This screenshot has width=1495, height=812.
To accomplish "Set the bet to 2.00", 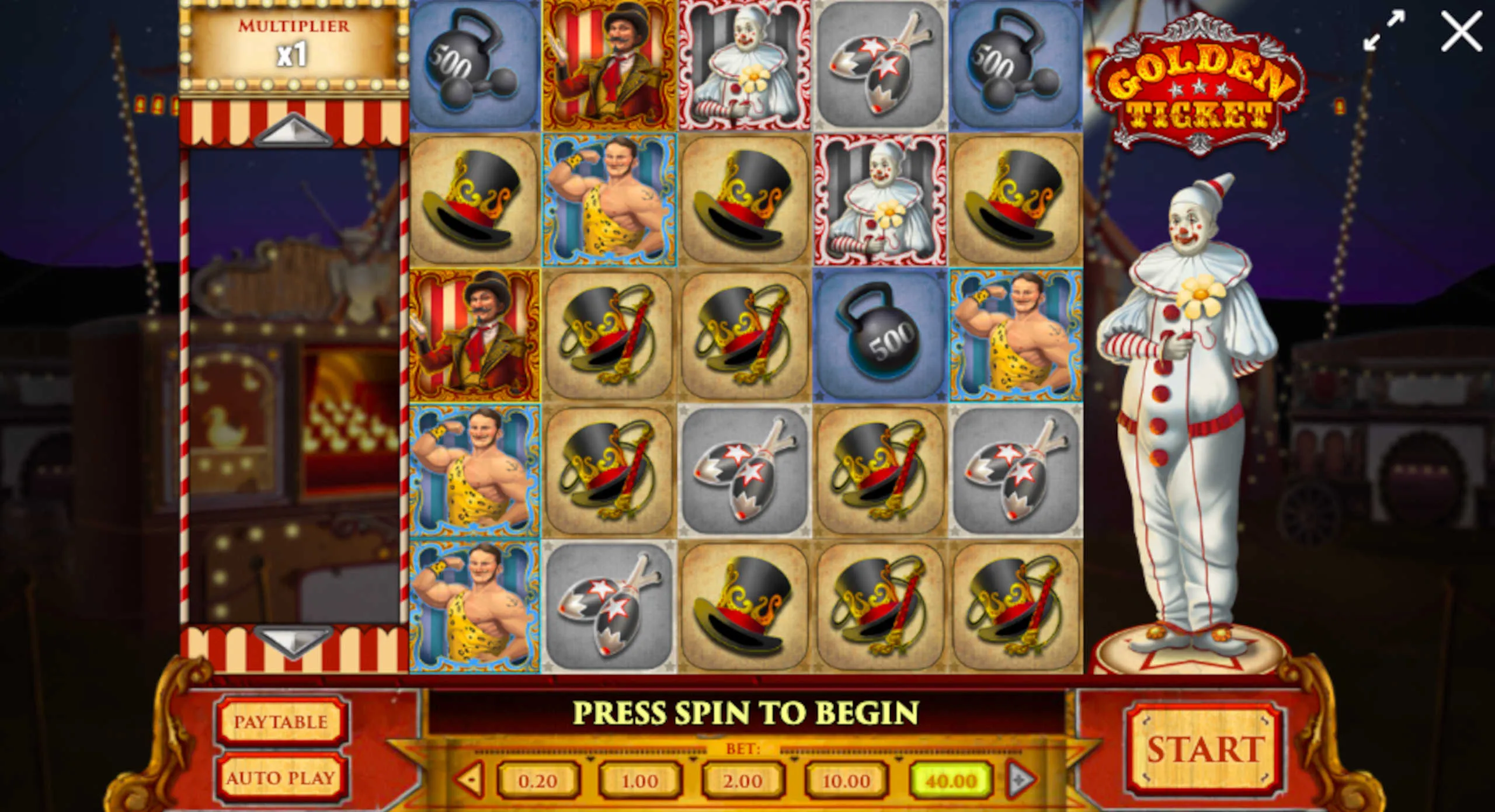I will pyautogui.click(x=743, y=780).
